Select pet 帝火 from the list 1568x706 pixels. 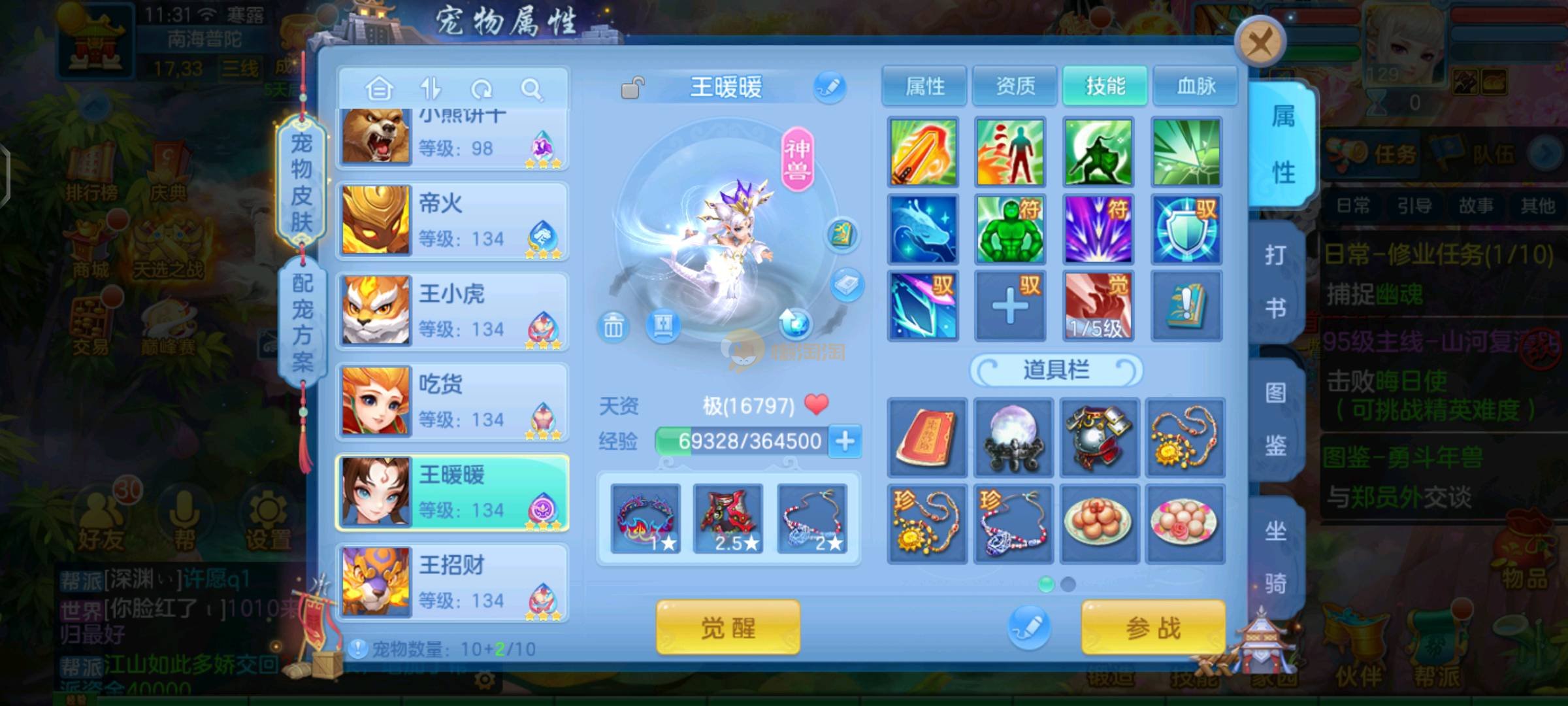[452, 221]
